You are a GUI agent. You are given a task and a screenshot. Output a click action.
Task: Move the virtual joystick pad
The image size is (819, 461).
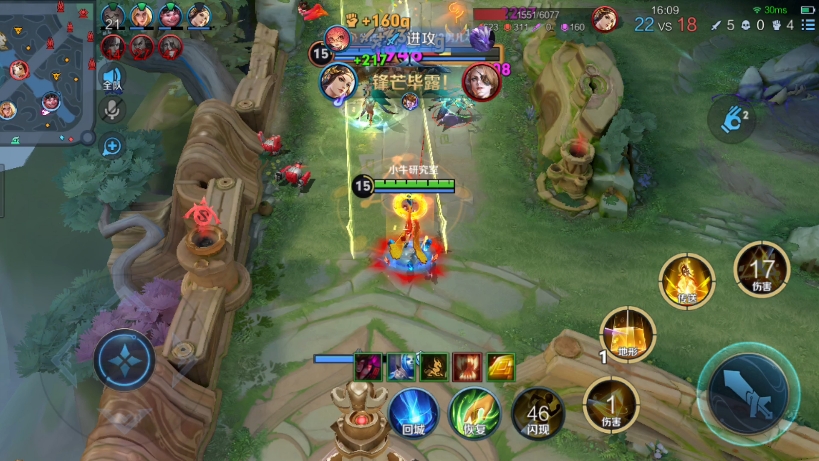tap(124, 359)
